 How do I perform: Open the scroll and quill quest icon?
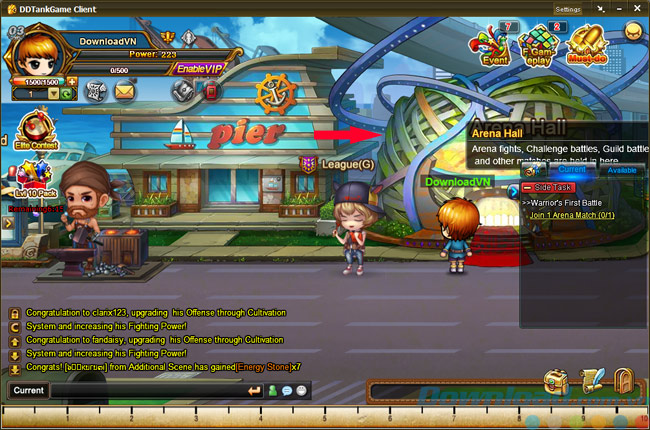pos(591,381)
